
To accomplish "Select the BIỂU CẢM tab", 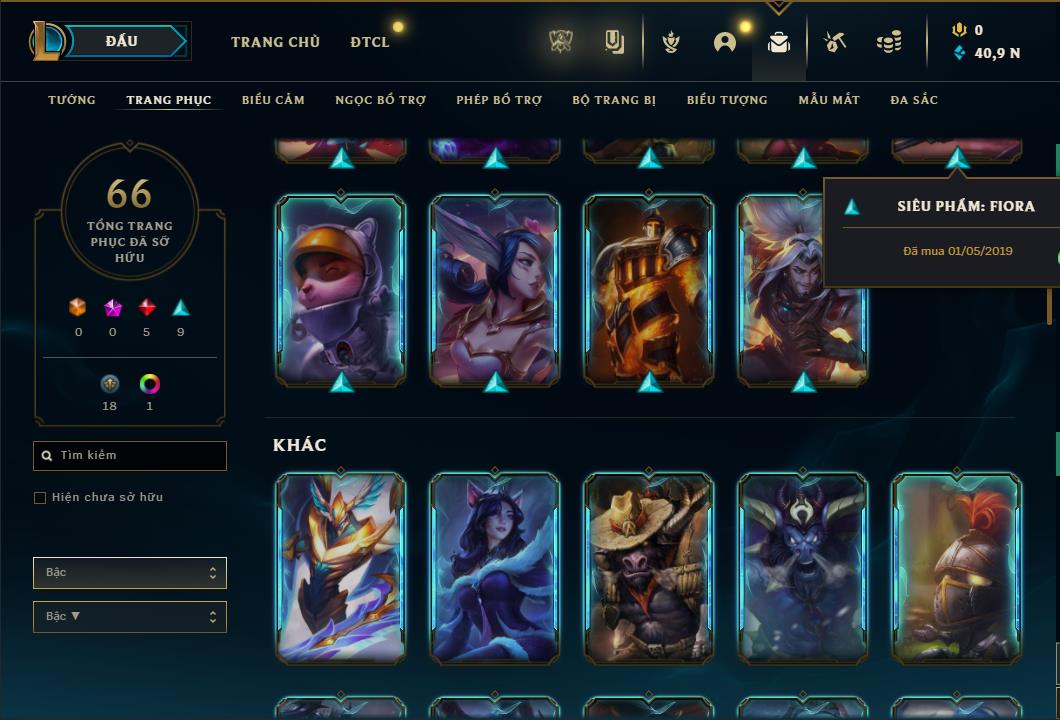I will click(x=273, y=100).
